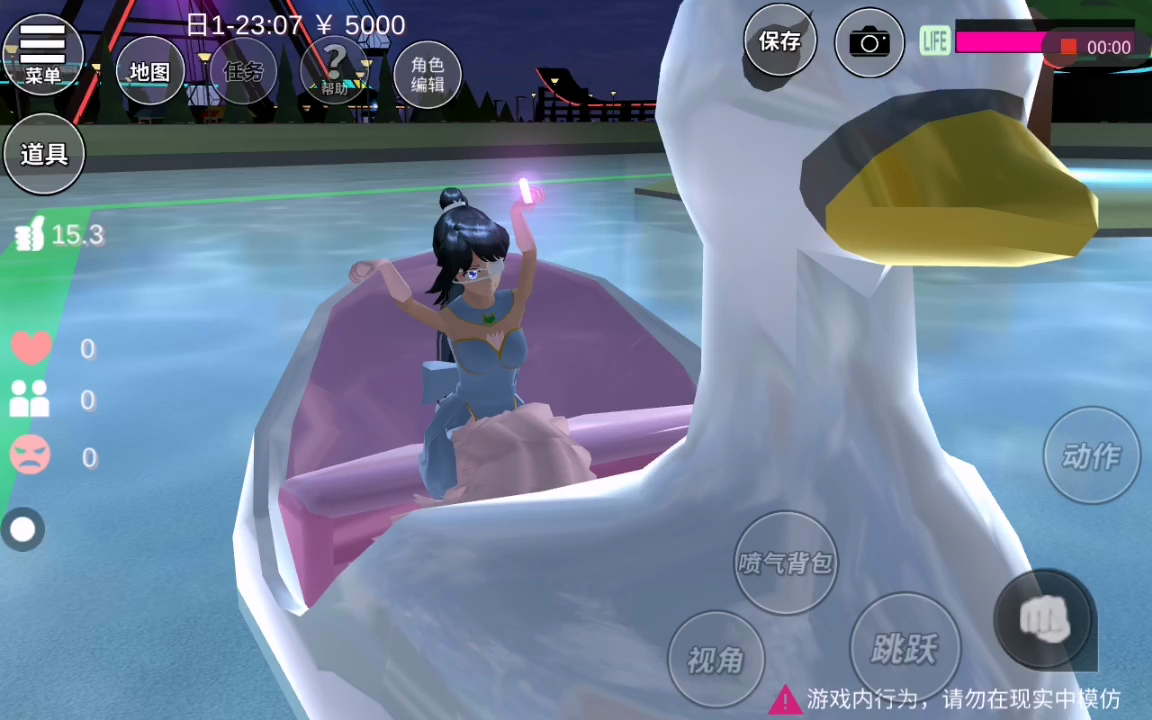Tap the 跳跃 jump button
This screenshot has height=720, width=1152.
click(903, 648)
